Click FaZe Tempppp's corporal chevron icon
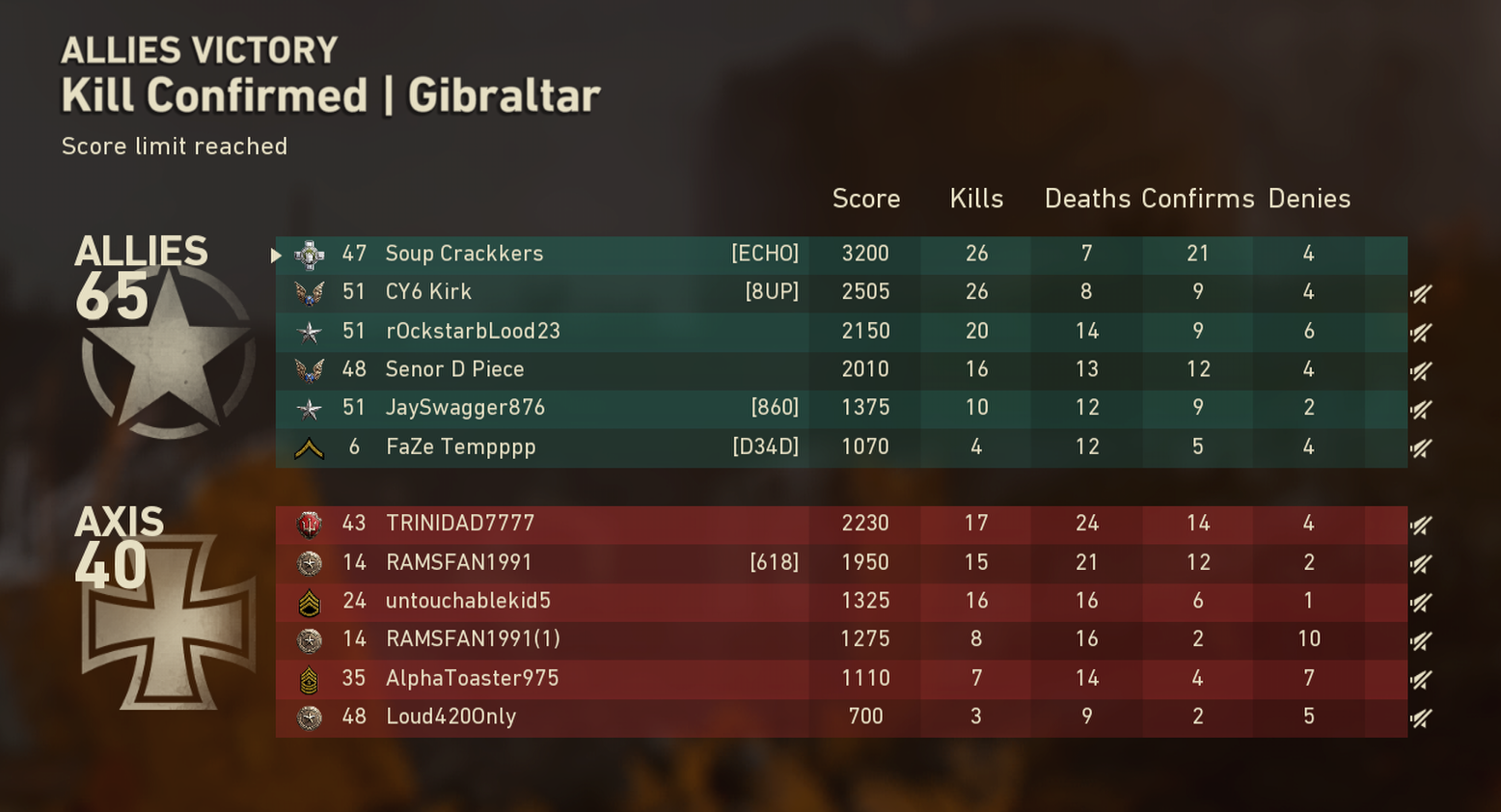This screenshot has height=812, width=1501. [x=307, y=447]
